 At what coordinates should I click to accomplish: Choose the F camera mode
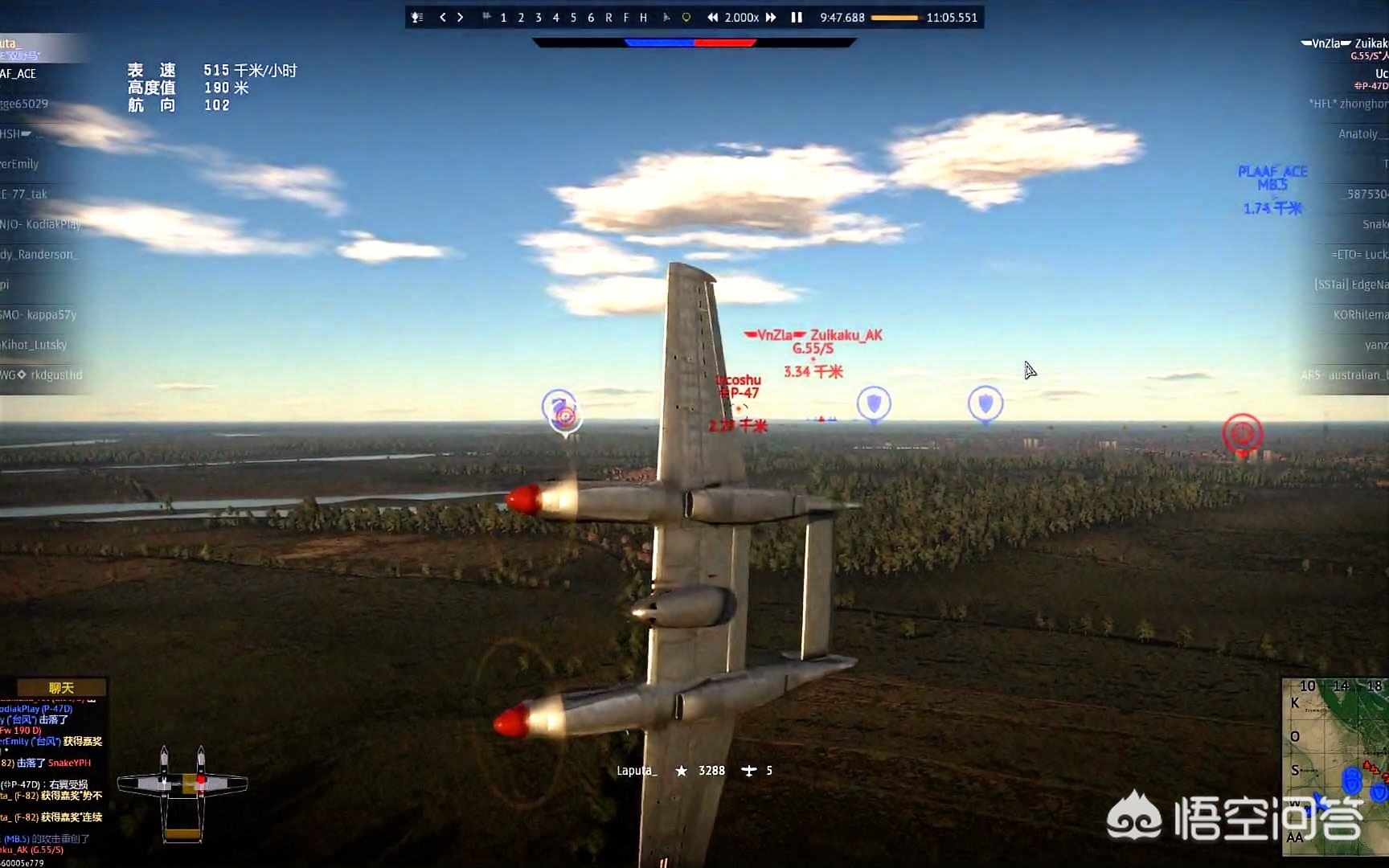[x=626, y=17]
